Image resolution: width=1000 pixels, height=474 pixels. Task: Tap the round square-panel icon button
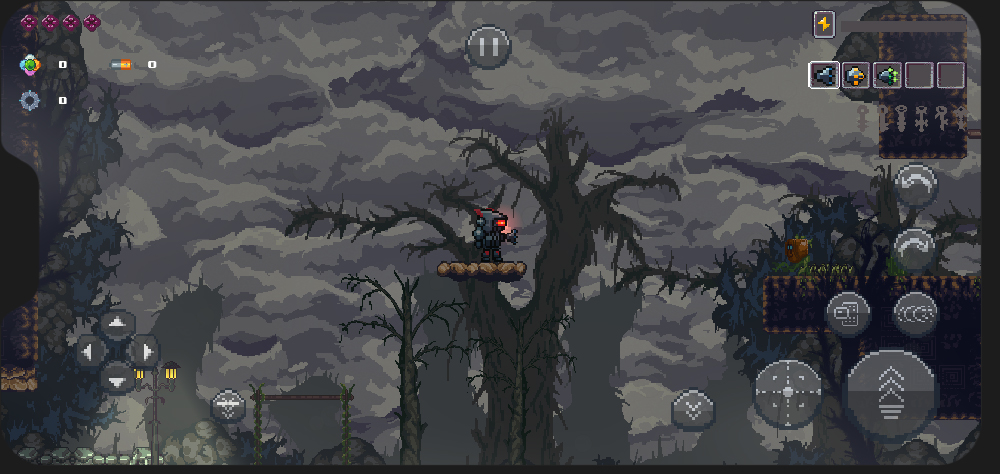click(x=848, y=314)
